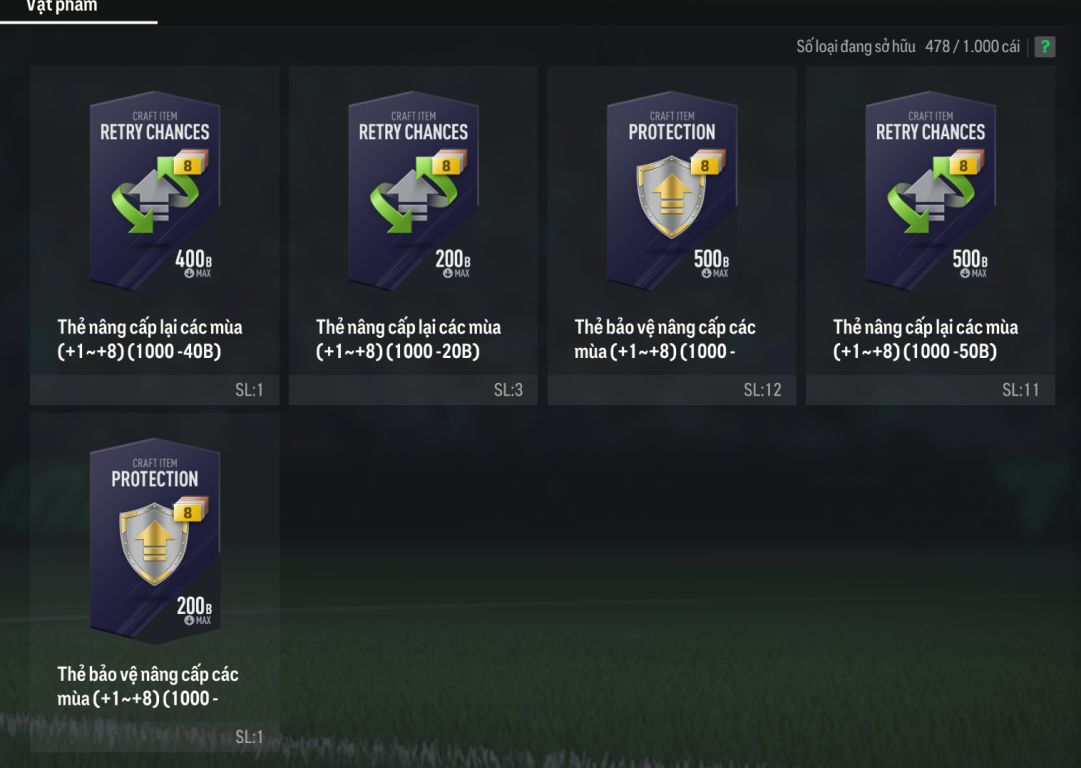Switch to the Vật phẩm tab
The width and height of the screenshot is (1081, 768).
(62, 8)
